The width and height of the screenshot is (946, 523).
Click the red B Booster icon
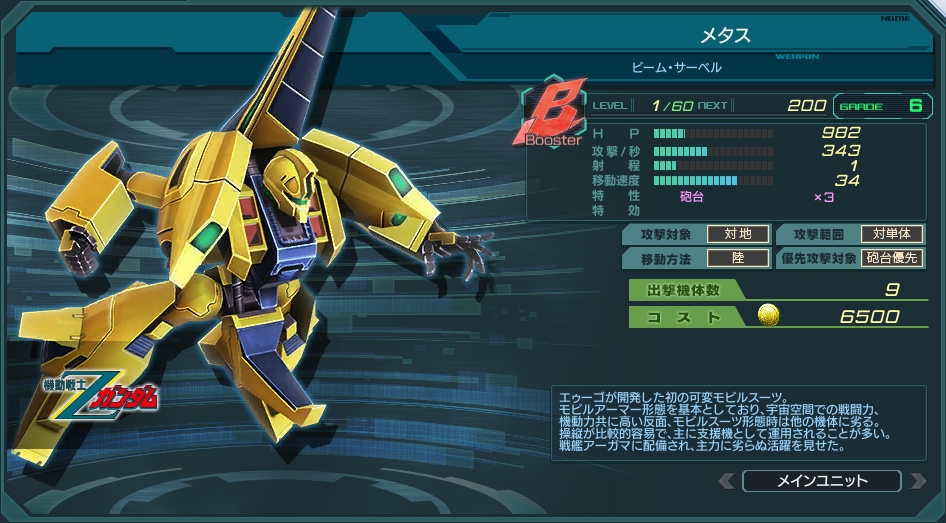[551, 117]
